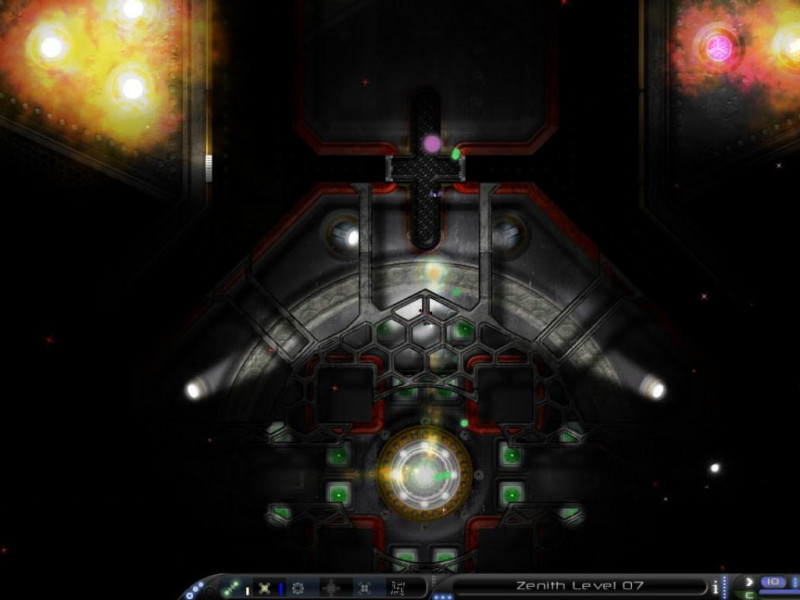The height and width of the screenshot is (600, 800).
Task: Open the level info 'i' button
Action: [715, 587]
